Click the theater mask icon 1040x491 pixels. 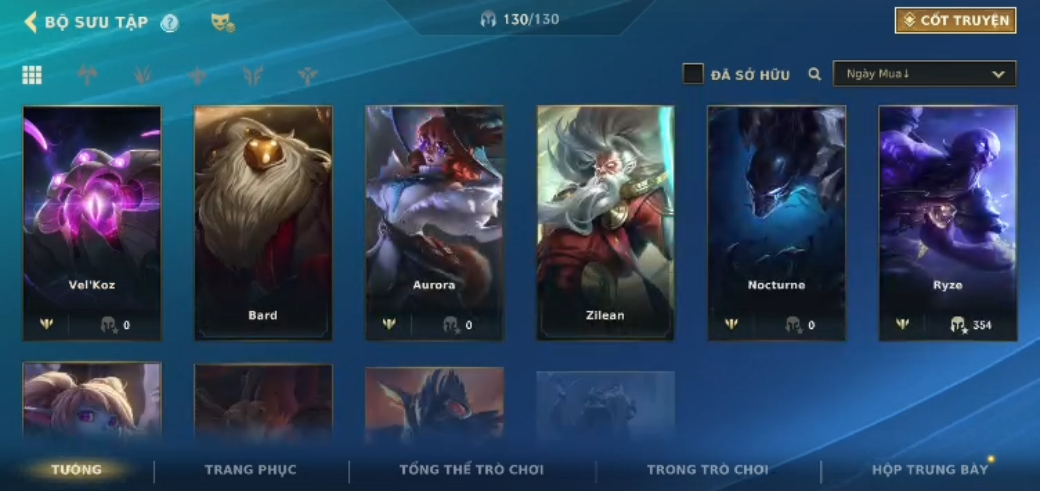(222, 23)
